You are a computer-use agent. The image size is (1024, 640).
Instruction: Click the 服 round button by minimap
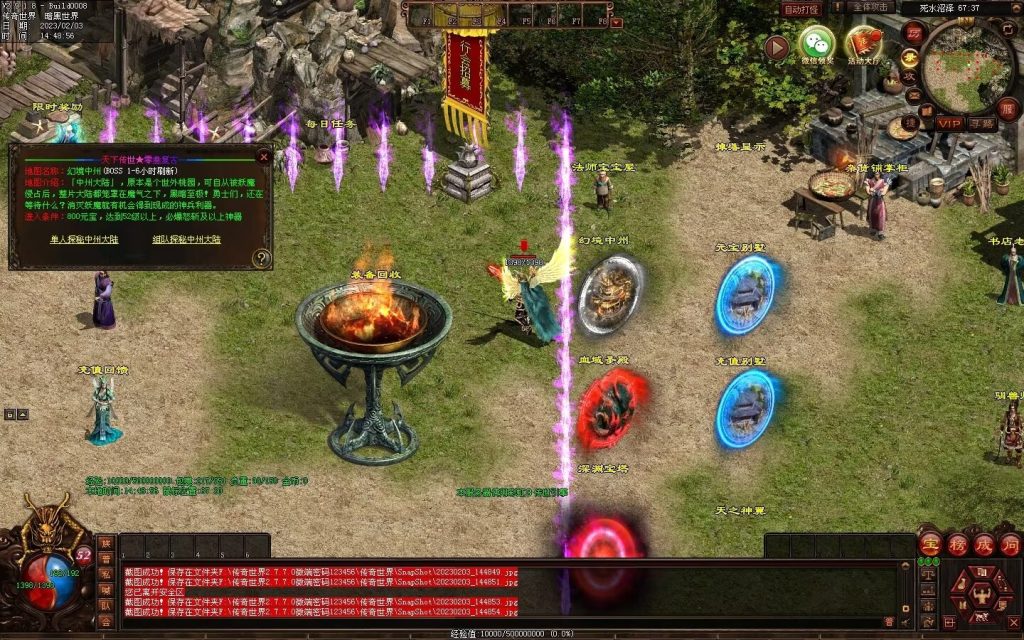1008,109
